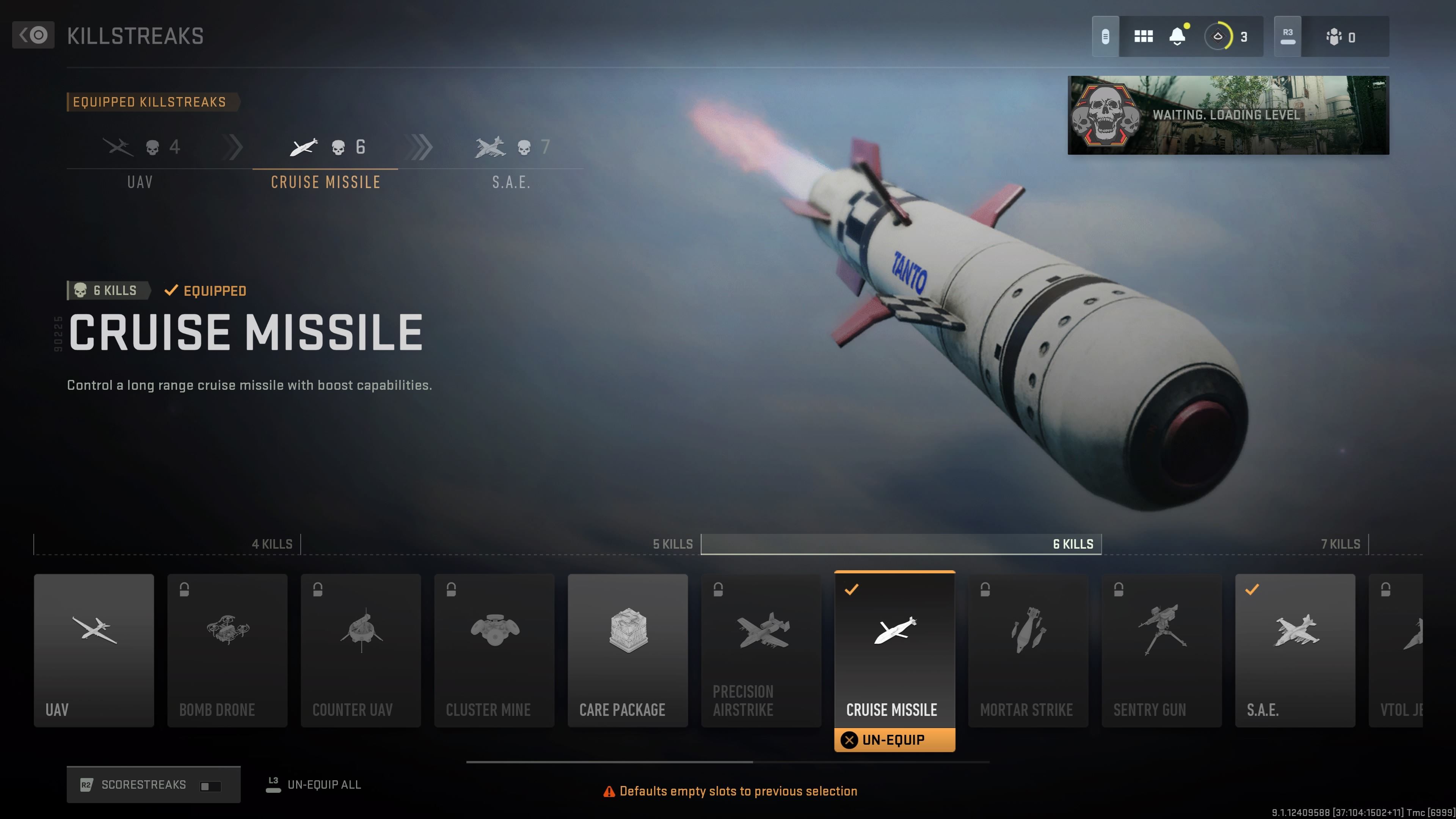Choose the locked Bomb Drone card
1456x819 pixels.
point(227,650)
